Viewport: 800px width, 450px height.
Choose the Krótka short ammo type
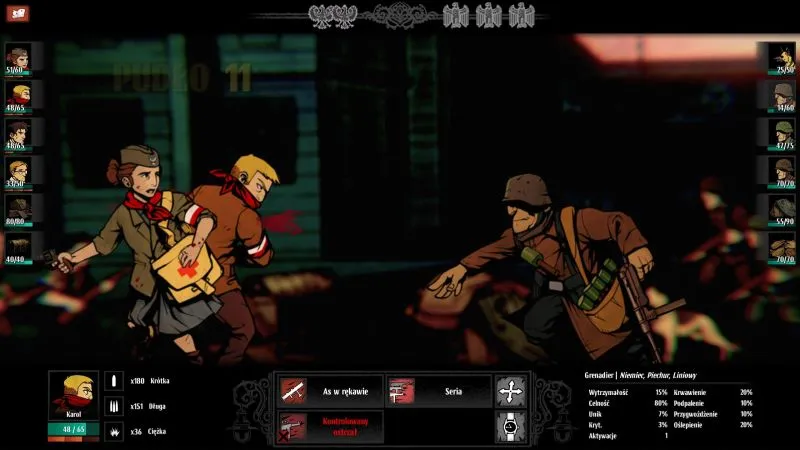pyautogui.click(x=113, y=381)
